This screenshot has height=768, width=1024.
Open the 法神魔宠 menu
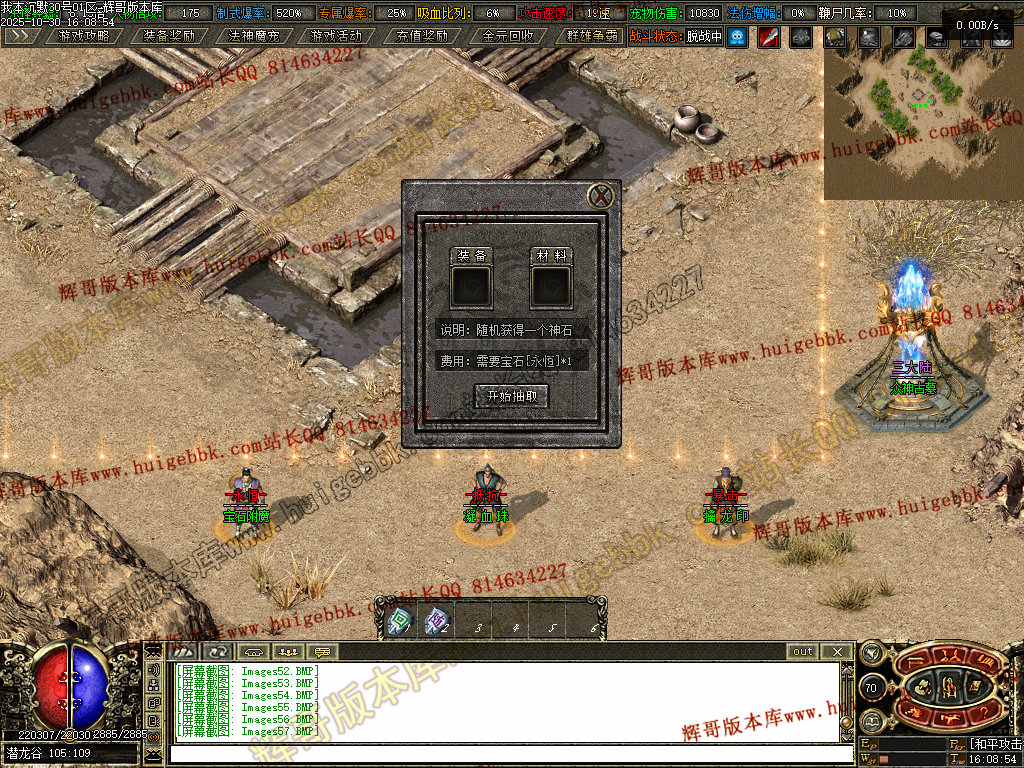pyautogui.click(x=254, y=36)
